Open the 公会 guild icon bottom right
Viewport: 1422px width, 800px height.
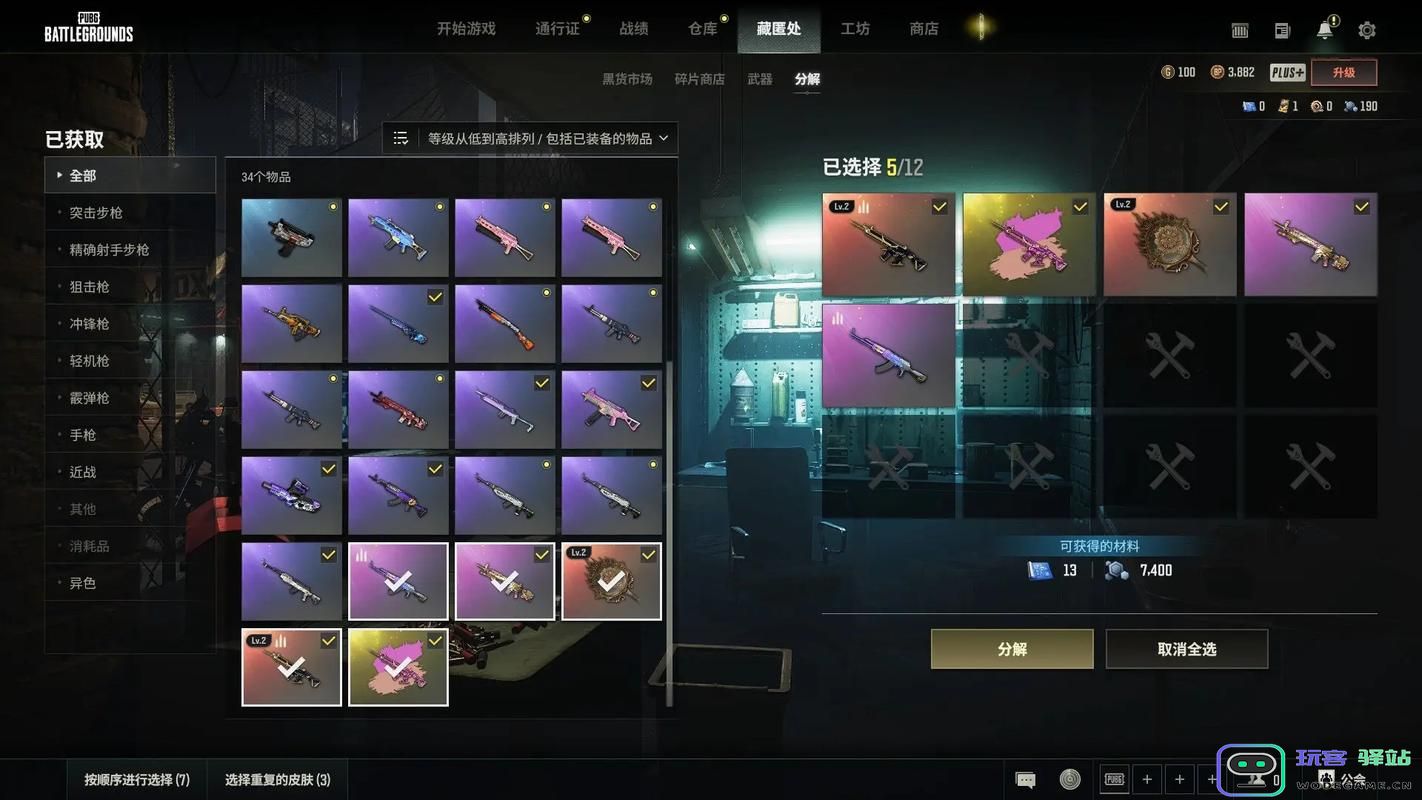(1329, 778)
